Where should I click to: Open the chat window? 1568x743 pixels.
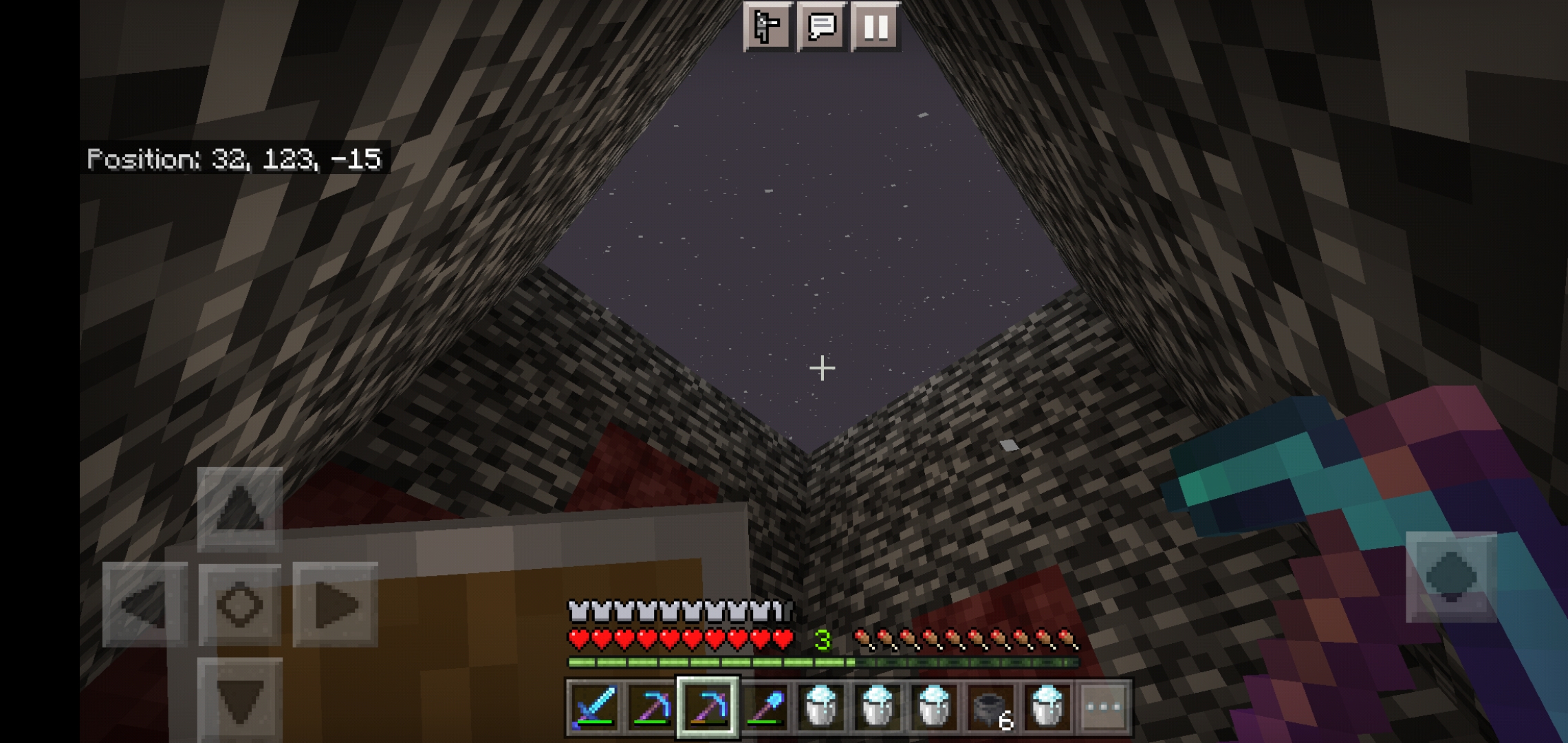point(823,28)
